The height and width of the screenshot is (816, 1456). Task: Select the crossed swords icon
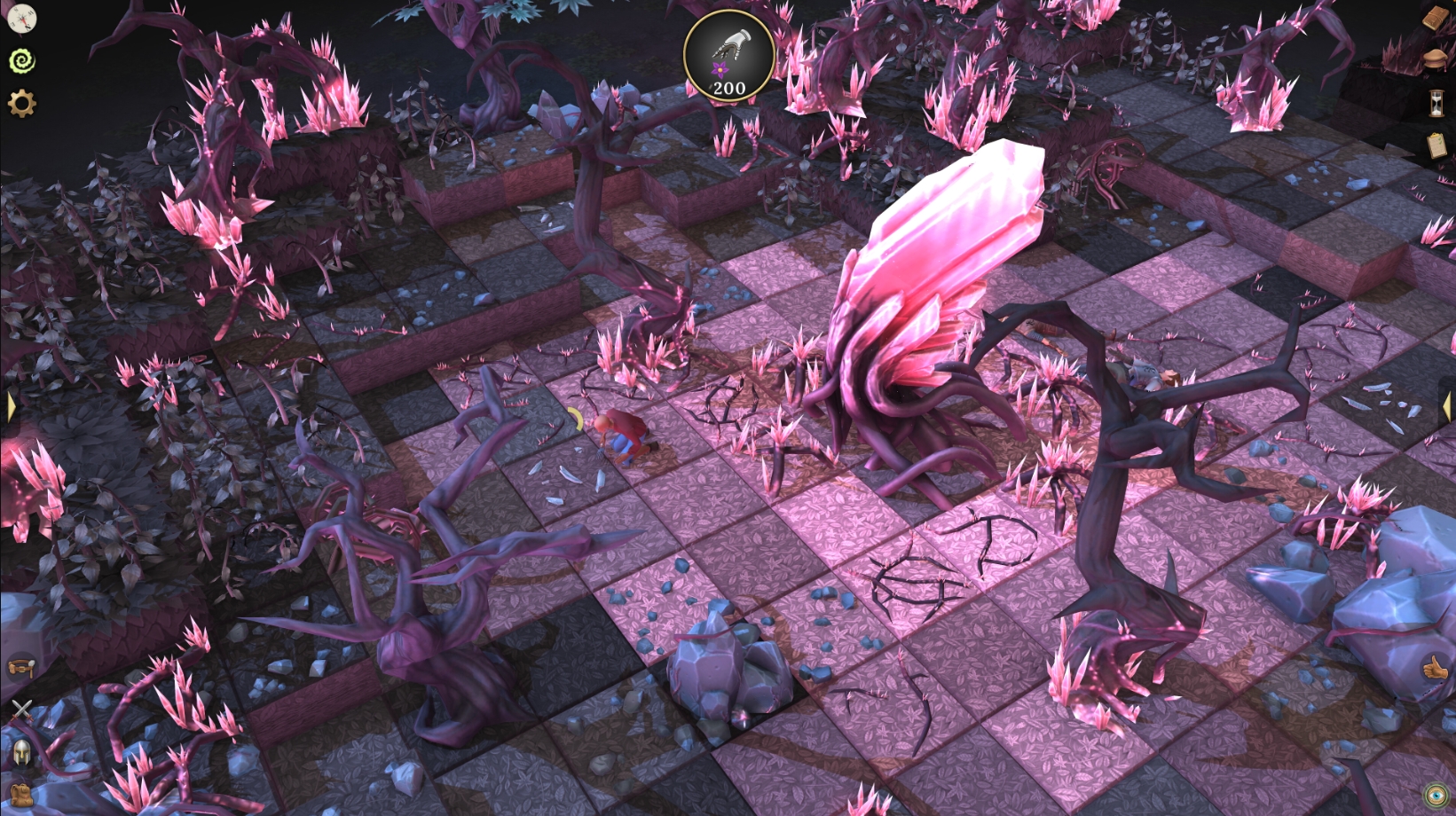[x=20, y=709]
